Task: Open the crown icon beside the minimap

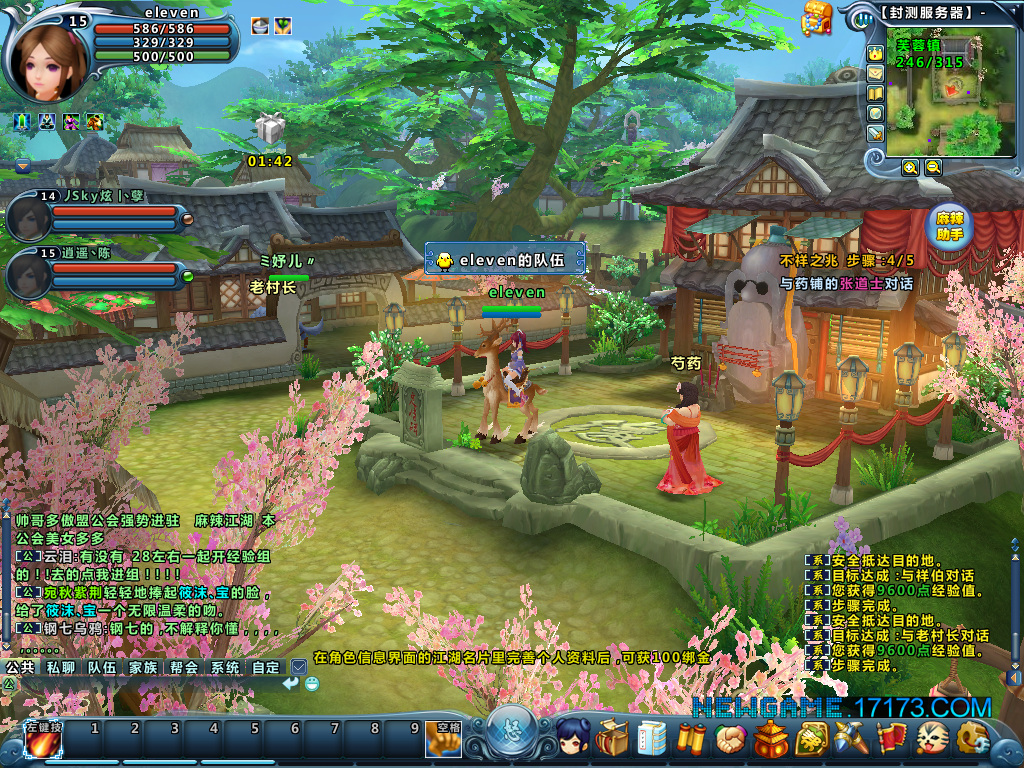Action: 875,53
